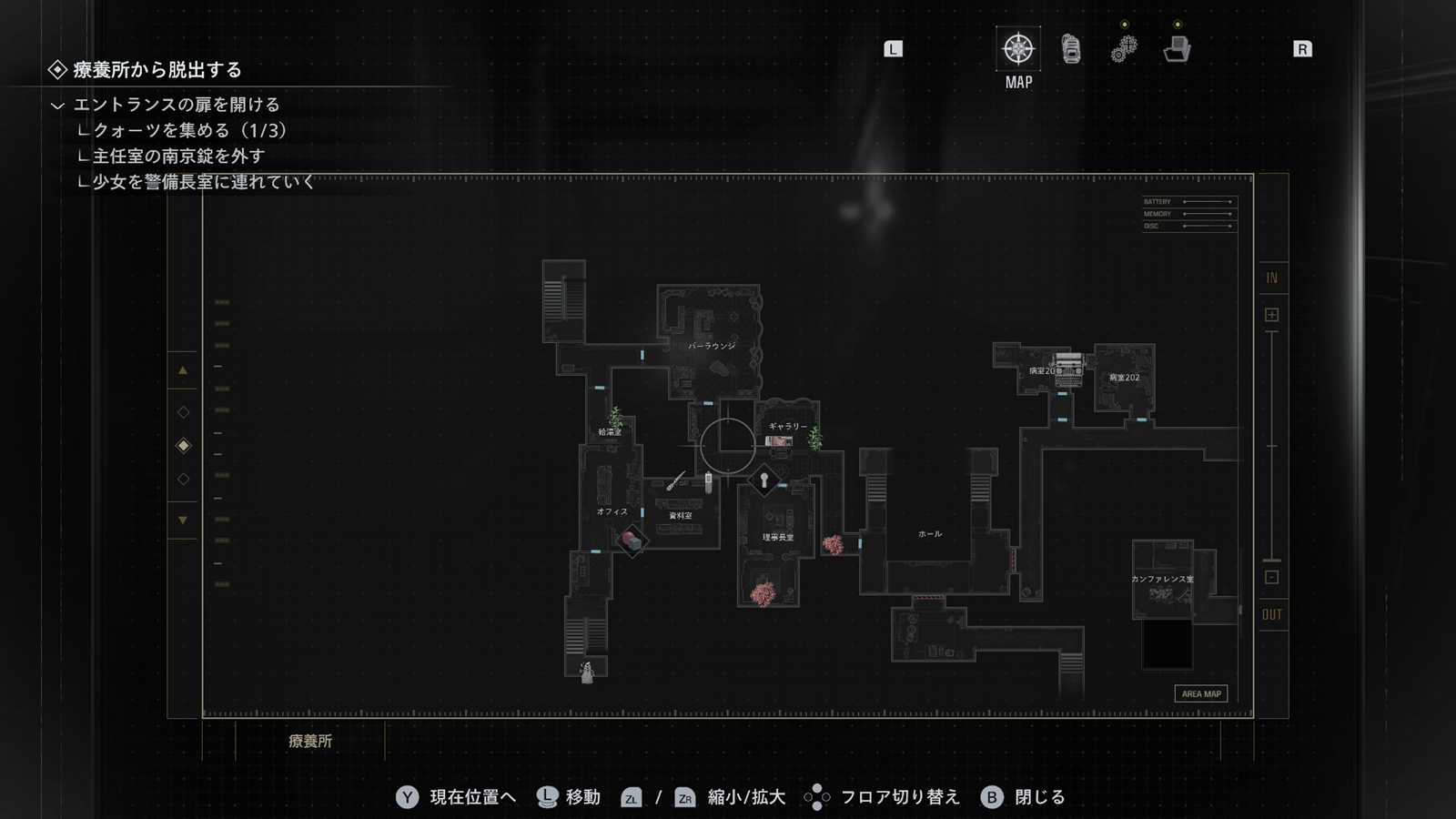Click the zoom-in plus button

1272,315
